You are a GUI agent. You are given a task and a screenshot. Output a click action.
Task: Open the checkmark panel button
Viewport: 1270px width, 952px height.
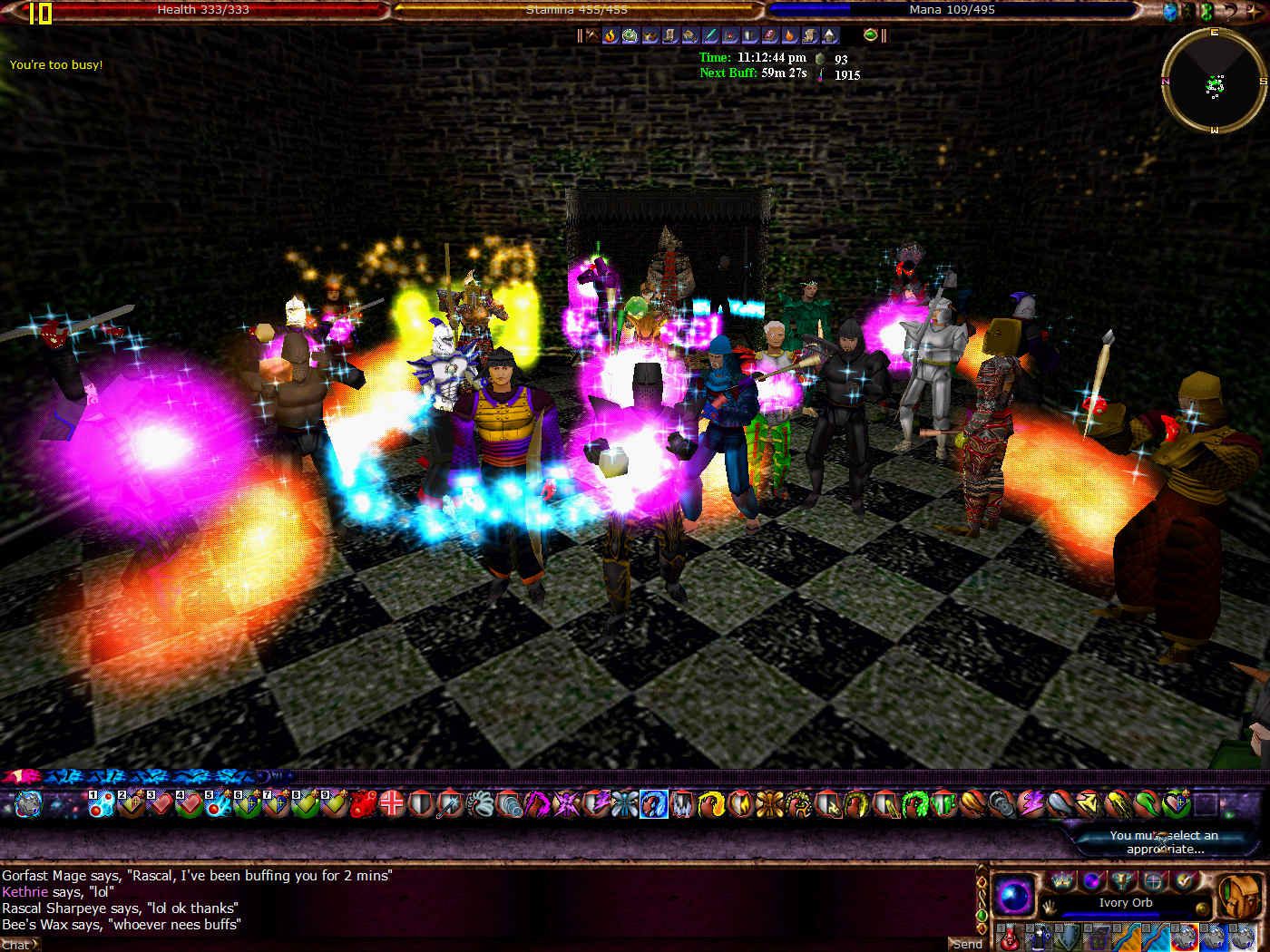pos(1184,880)
